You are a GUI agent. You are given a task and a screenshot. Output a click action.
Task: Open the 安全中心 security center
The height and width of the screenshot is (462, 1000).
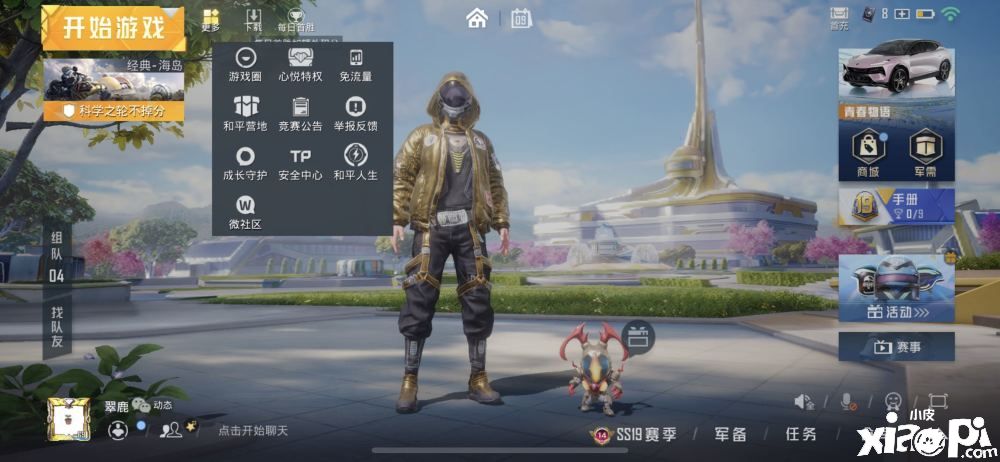point(300,163)
